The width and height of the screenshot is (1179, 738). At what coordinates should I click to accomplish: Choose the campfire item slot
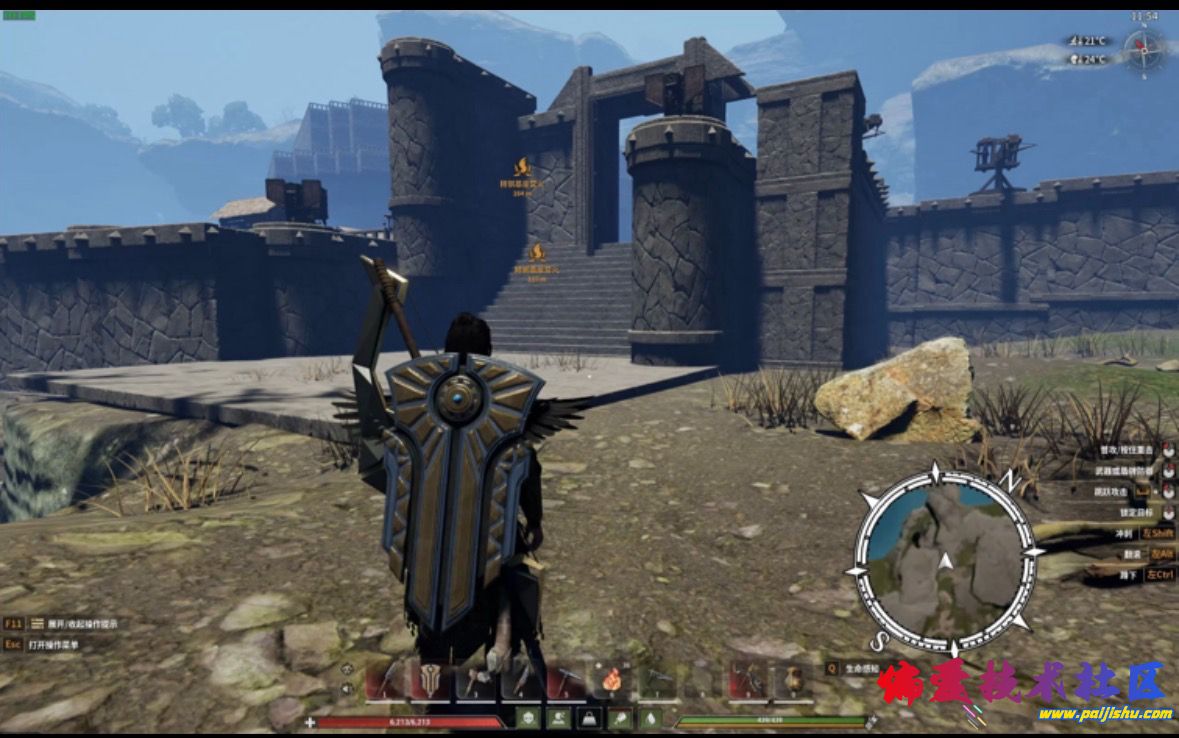coord(611,680)
